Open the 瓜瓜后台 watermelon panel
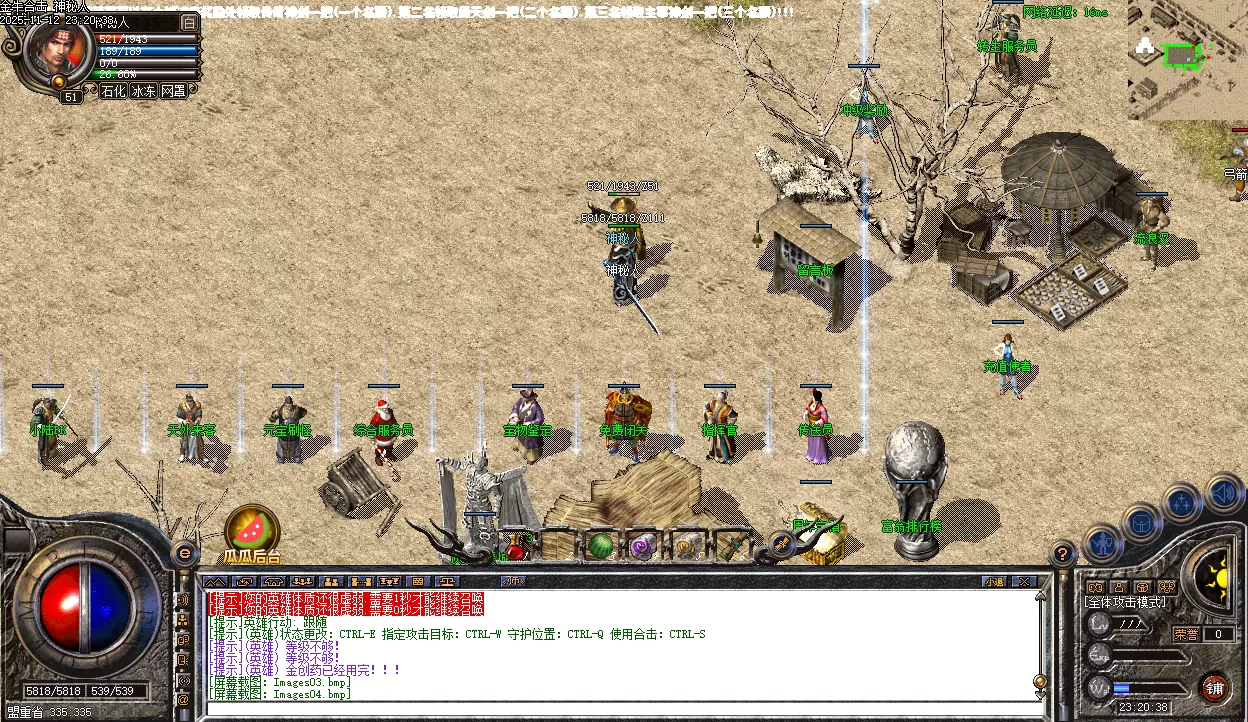Screen dimensions: 1248x722 click(251, 531)
